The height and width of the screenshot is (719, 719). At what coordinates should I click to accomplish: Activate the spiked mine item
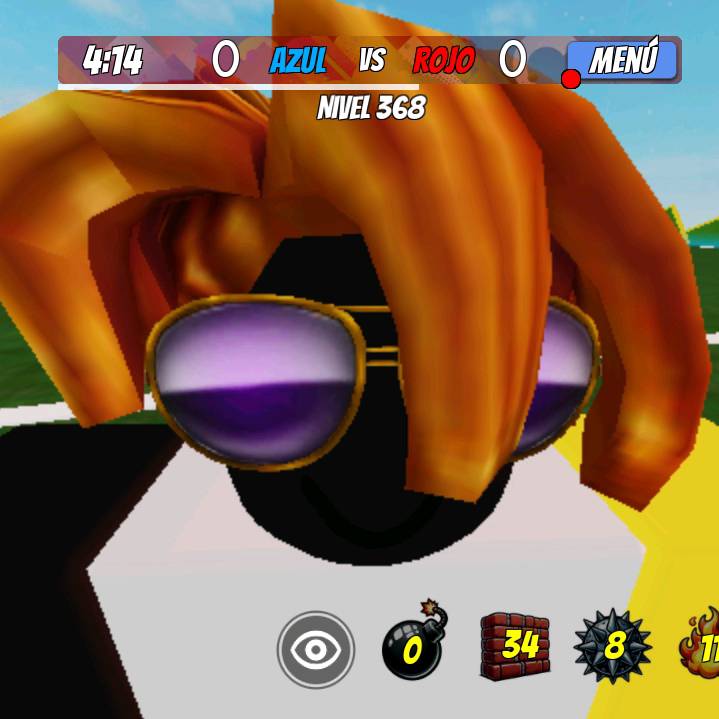(x=612, y=646)
